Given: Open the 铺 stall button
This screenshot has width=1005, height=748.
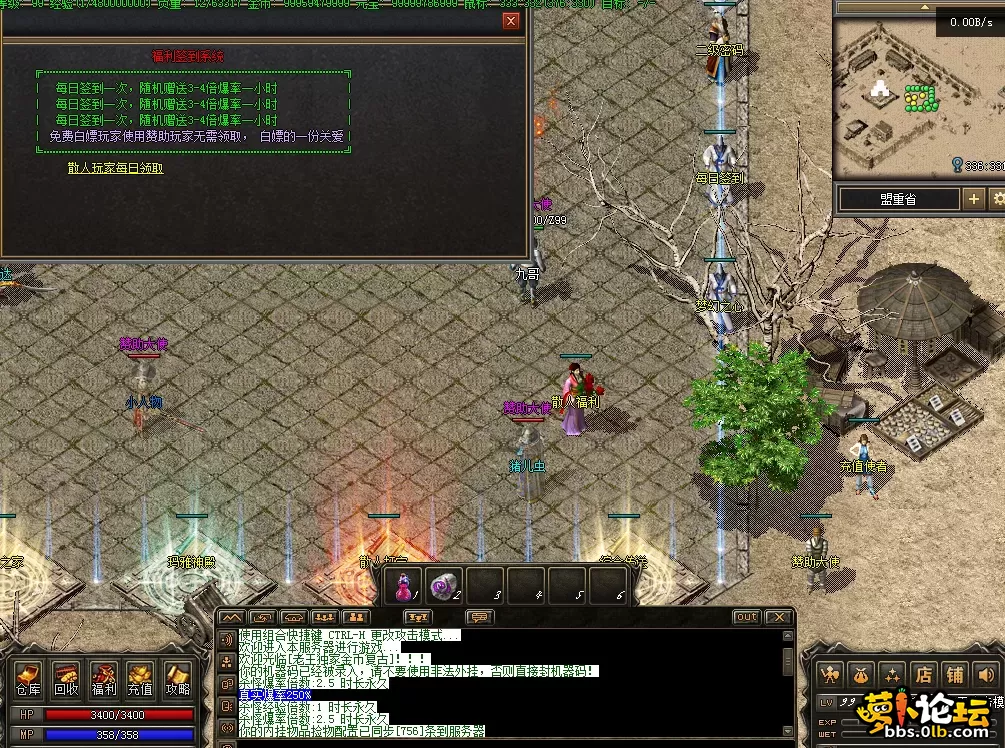Looking at the screenshot, I should tap(955, 675).
